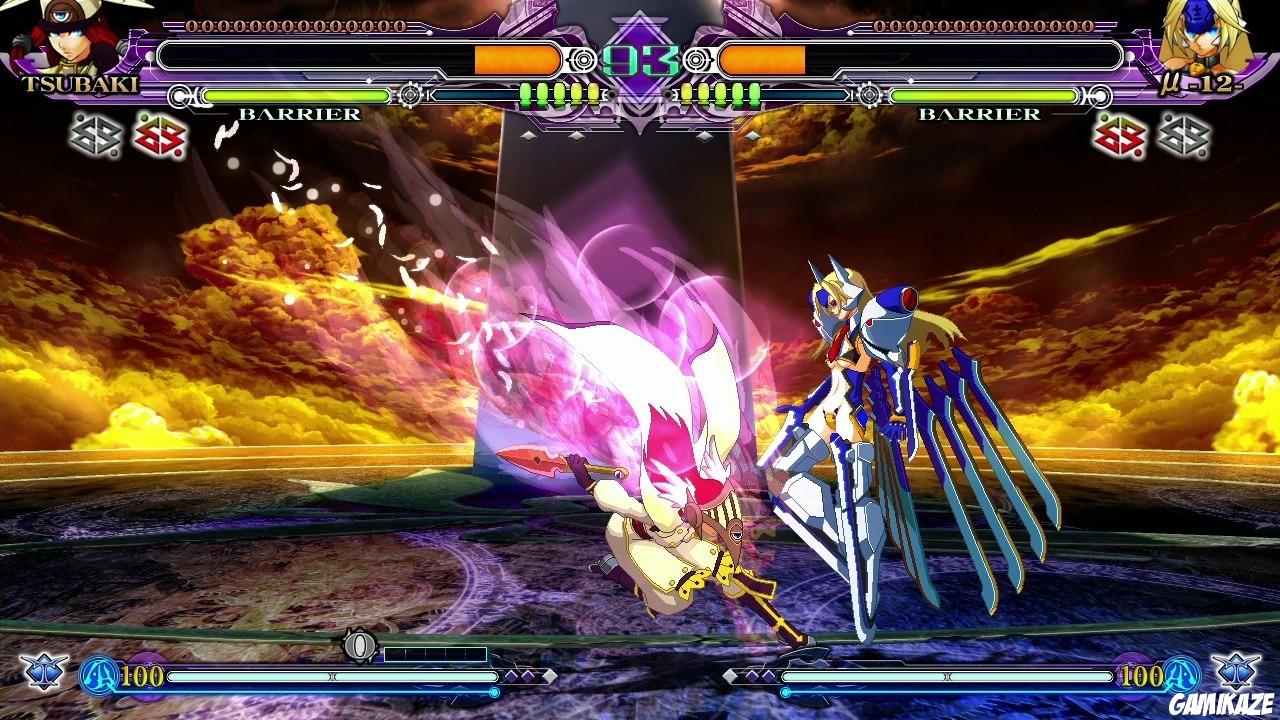Toggle Mu-12's BARRIER gauge

[980, 116]
